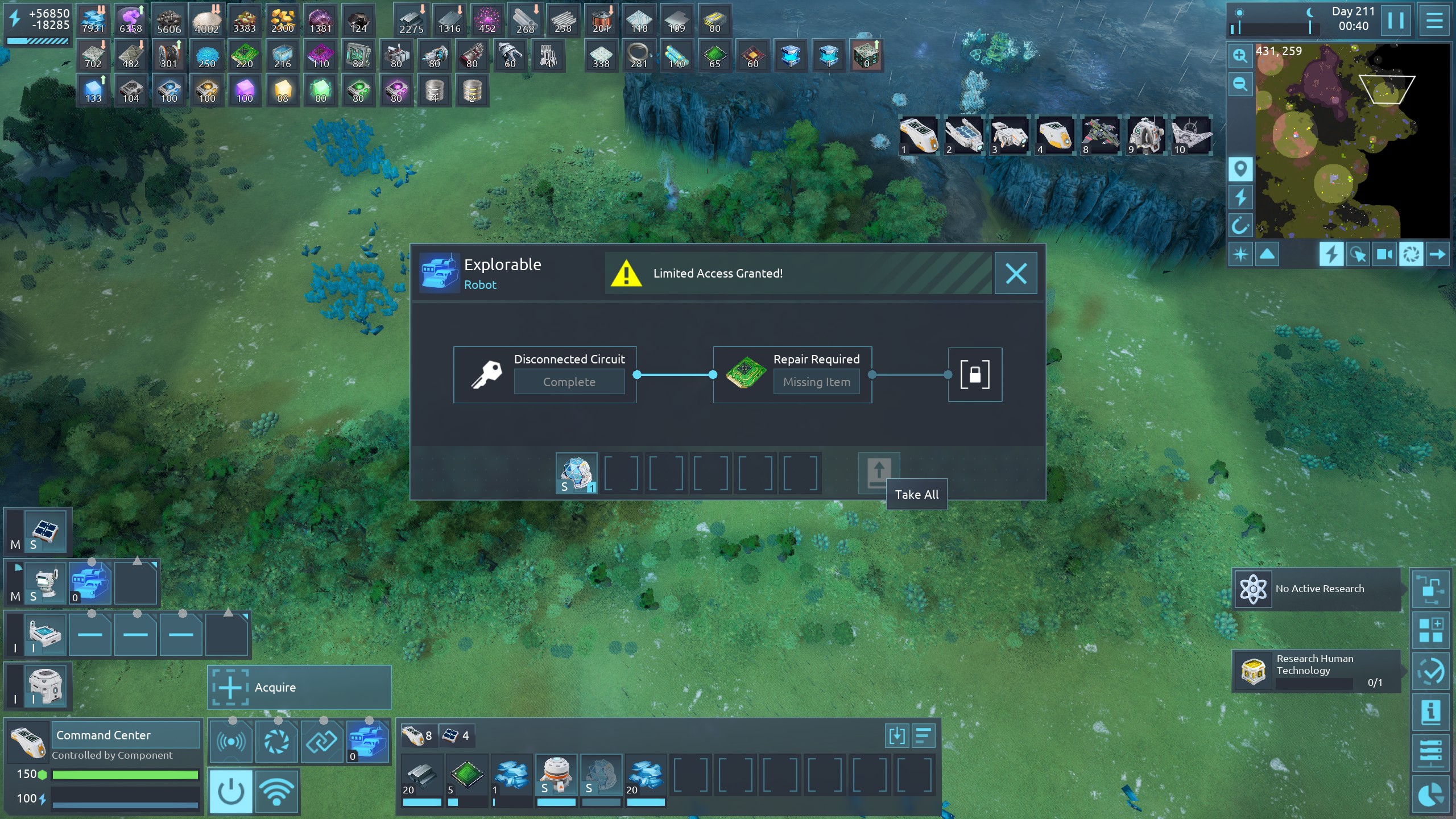Zoom out on the minimap
The height and width of the screenshot is (819, 1456).
1240,85
